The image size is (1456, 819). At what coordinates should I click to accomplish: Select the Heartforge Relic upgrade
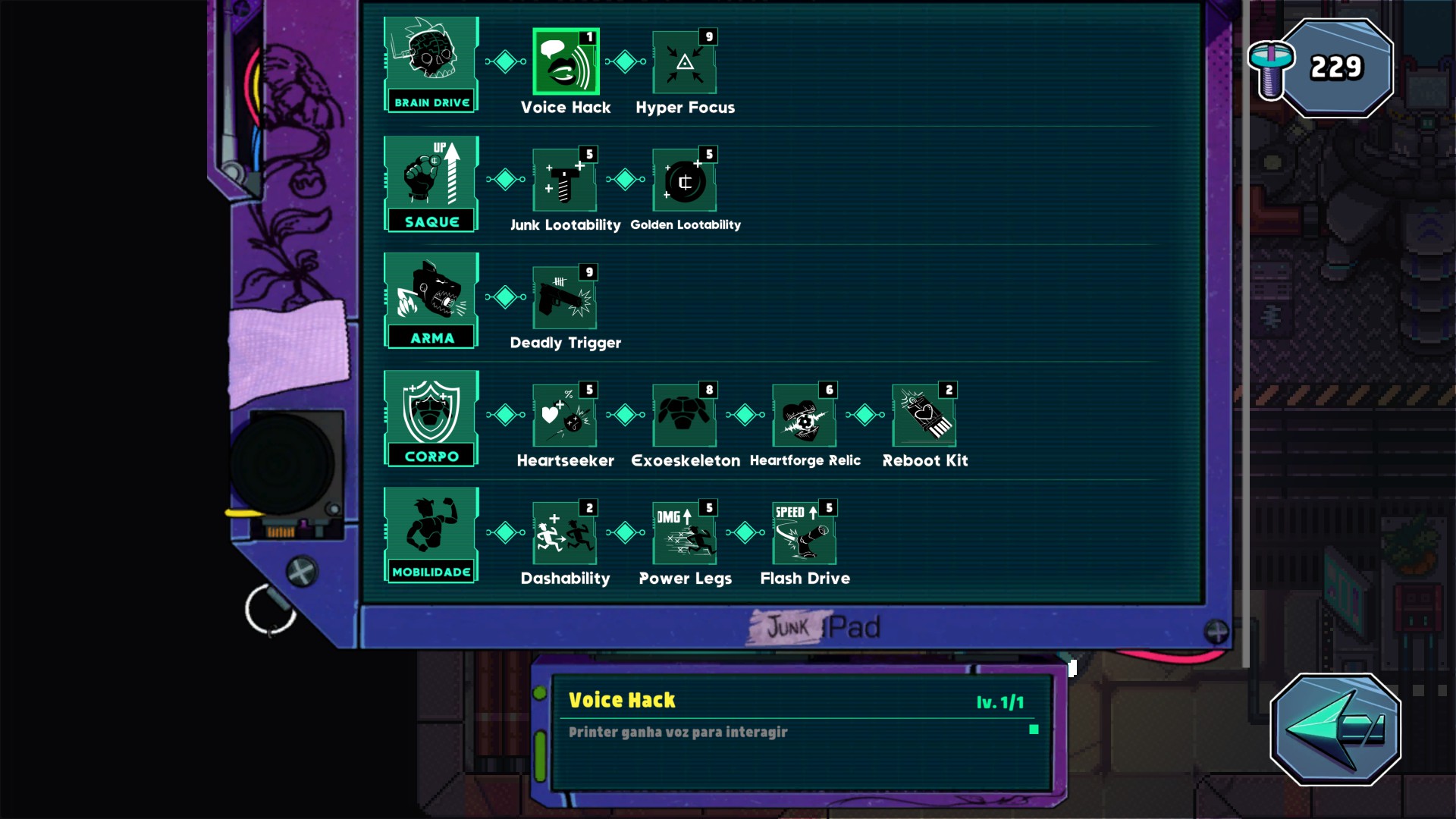(805, 416)
